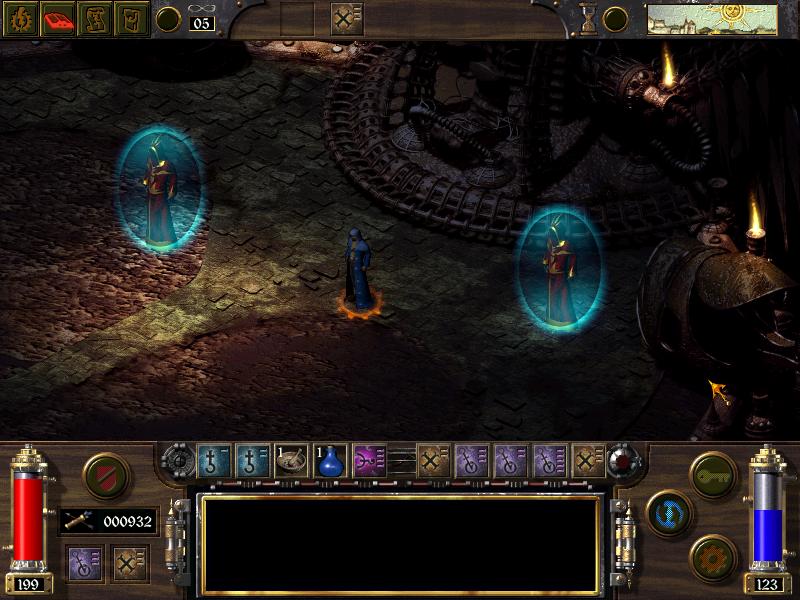Open the journal page icon
Image resolution: width=800 pixels, height=600 pixels.
pyautogui.click(x=131, y=18)
